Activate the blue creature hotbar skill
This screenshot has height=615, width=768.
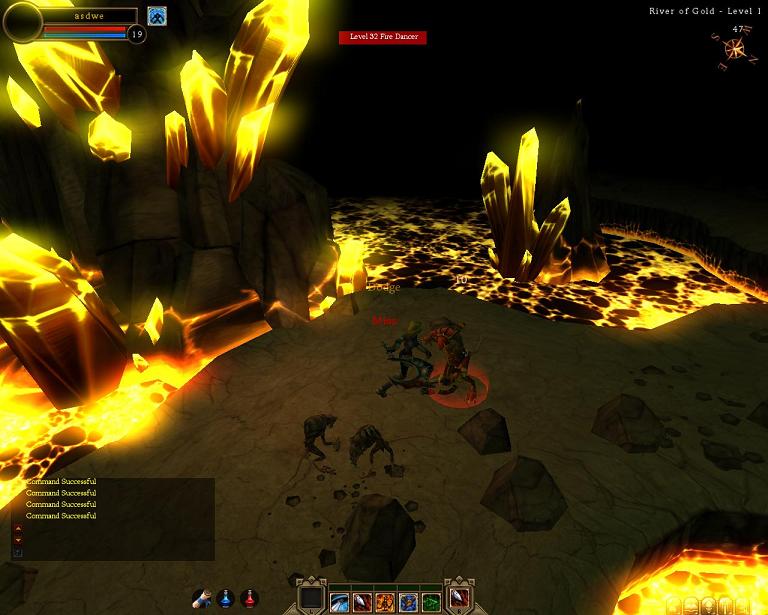point(408,602)
